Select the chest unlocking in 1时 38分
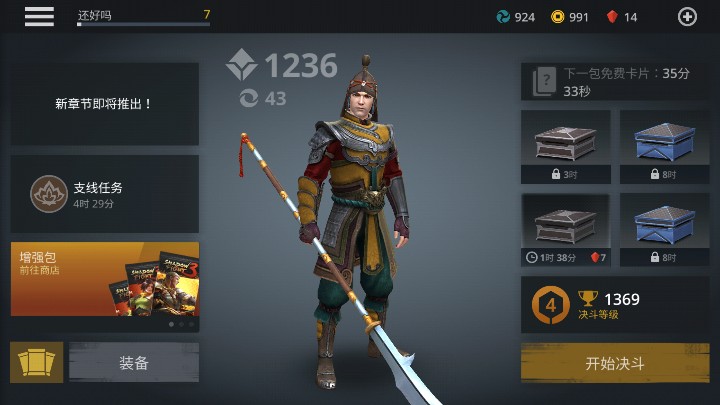720x405 pixels. pyautogui.click(x=566, y=229)
